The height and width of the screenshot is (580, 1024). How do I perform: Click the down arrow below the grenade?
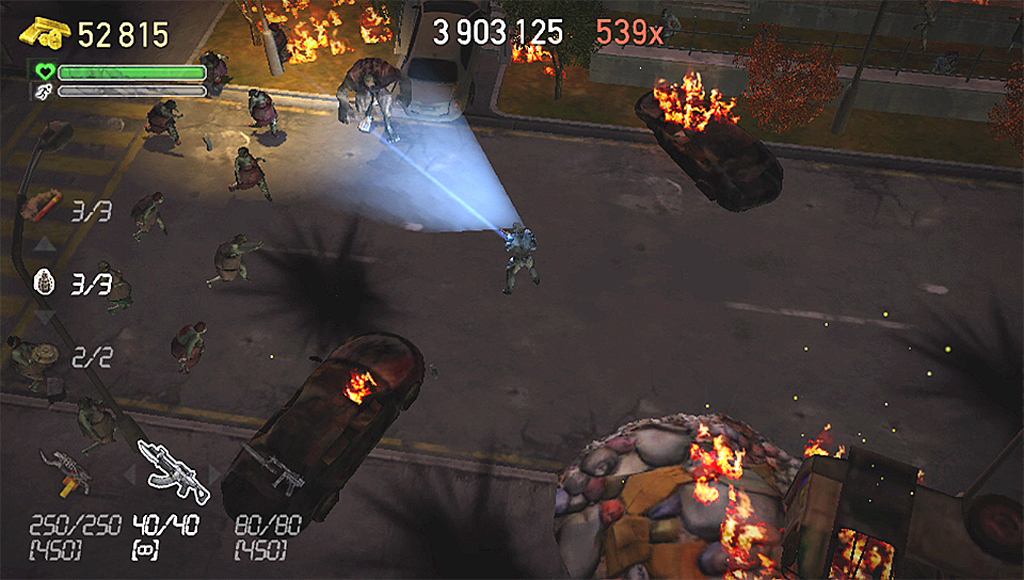click(44, 317)
